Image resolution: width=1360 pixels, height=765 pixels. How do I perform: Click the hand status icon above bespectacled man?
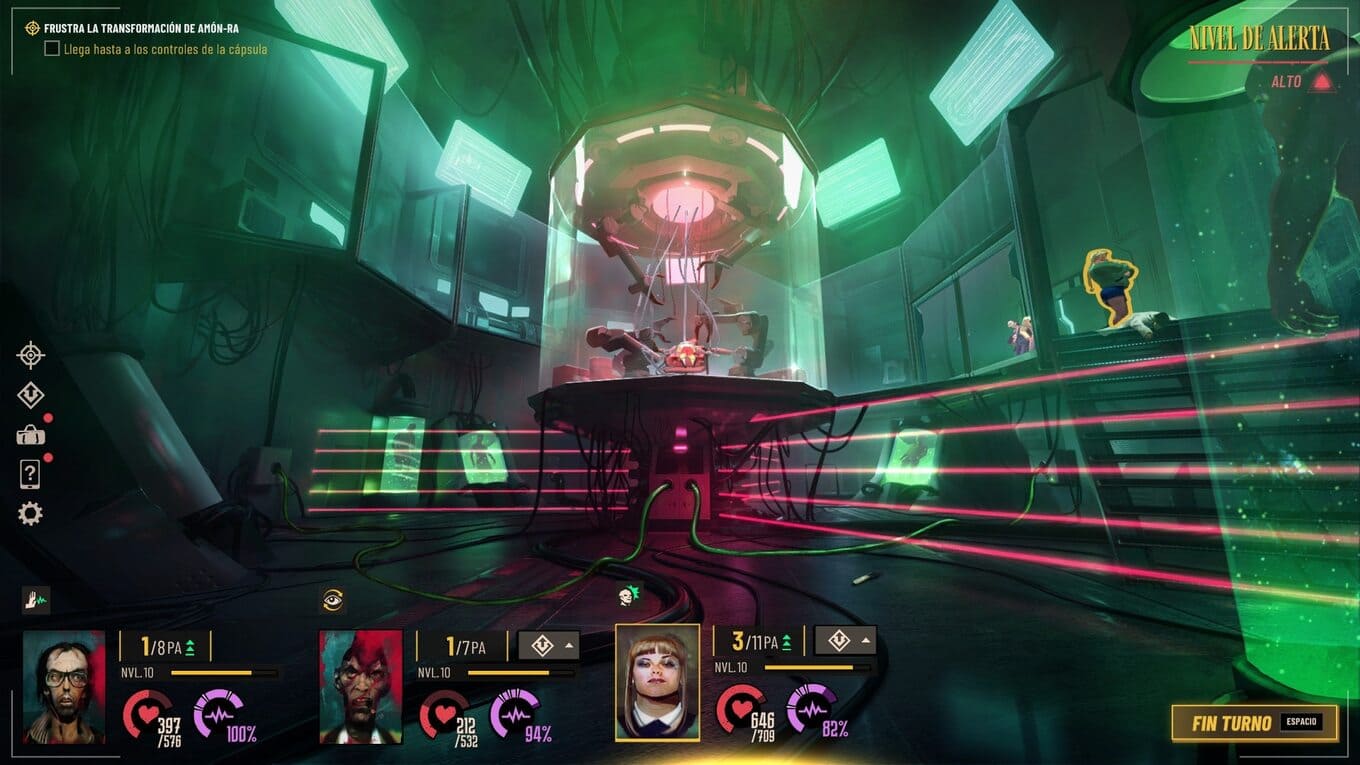36,600
